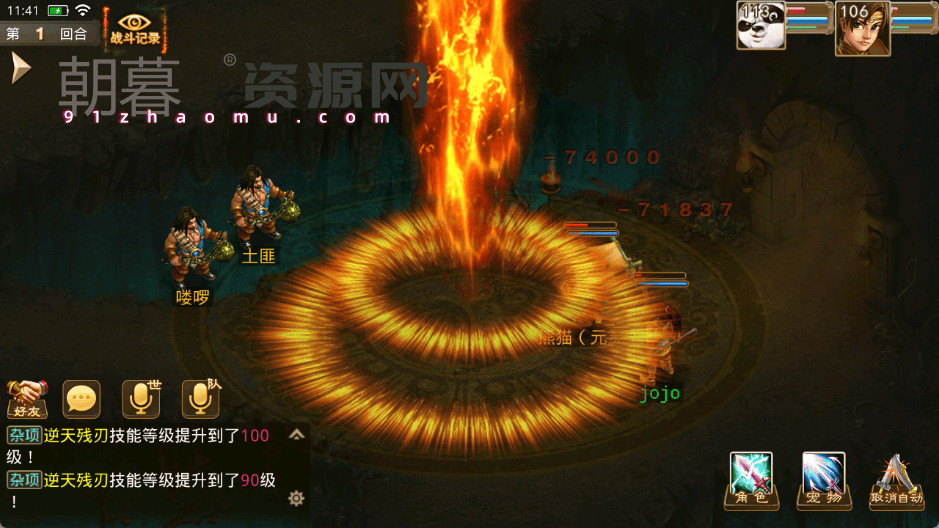The height and width of the screenshot is (528, 939).
Task: Expand the chat log upward
Action: [x=296, y=435]
